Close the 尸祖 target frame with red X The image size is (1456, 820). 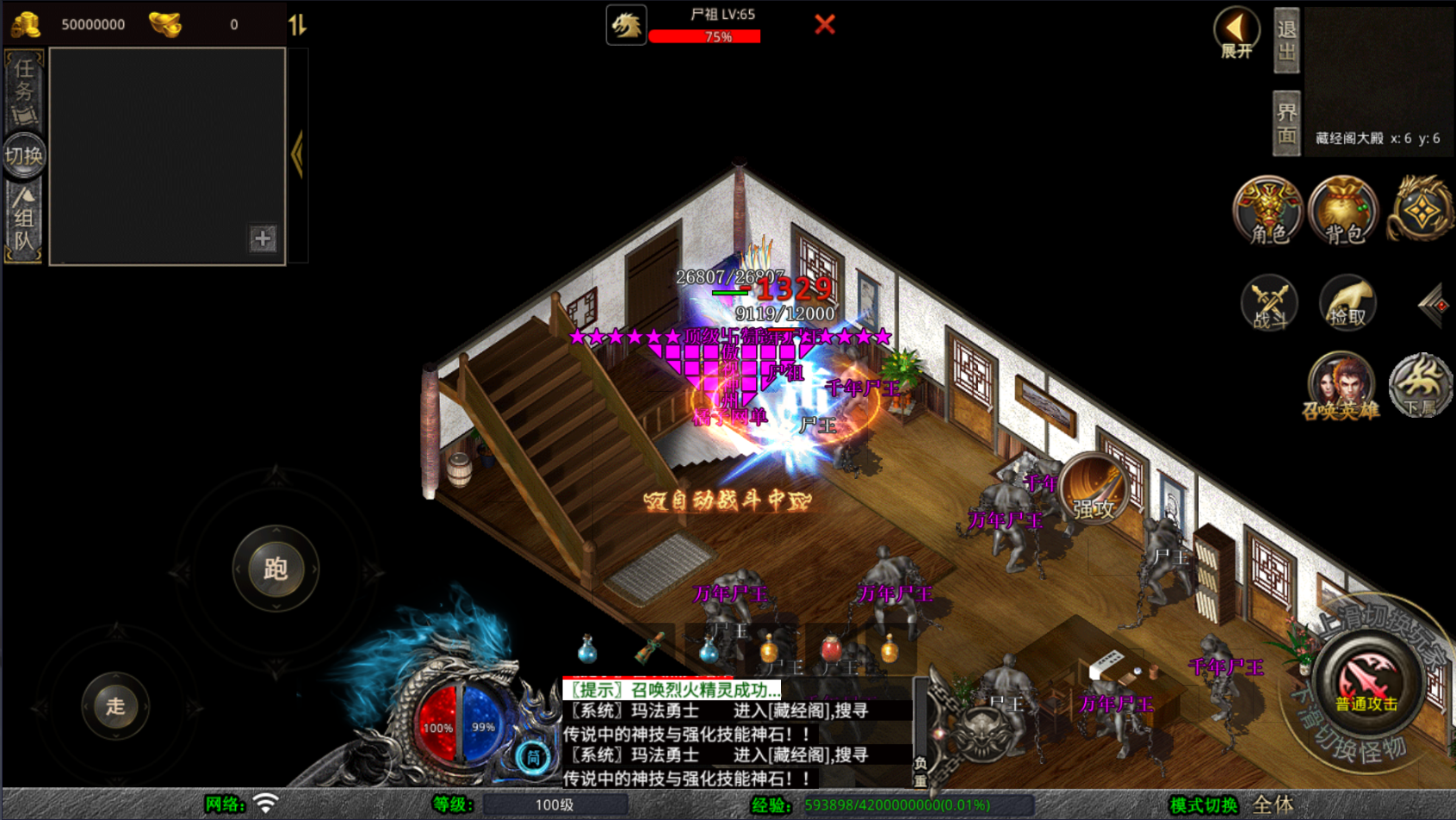[825, 24]
